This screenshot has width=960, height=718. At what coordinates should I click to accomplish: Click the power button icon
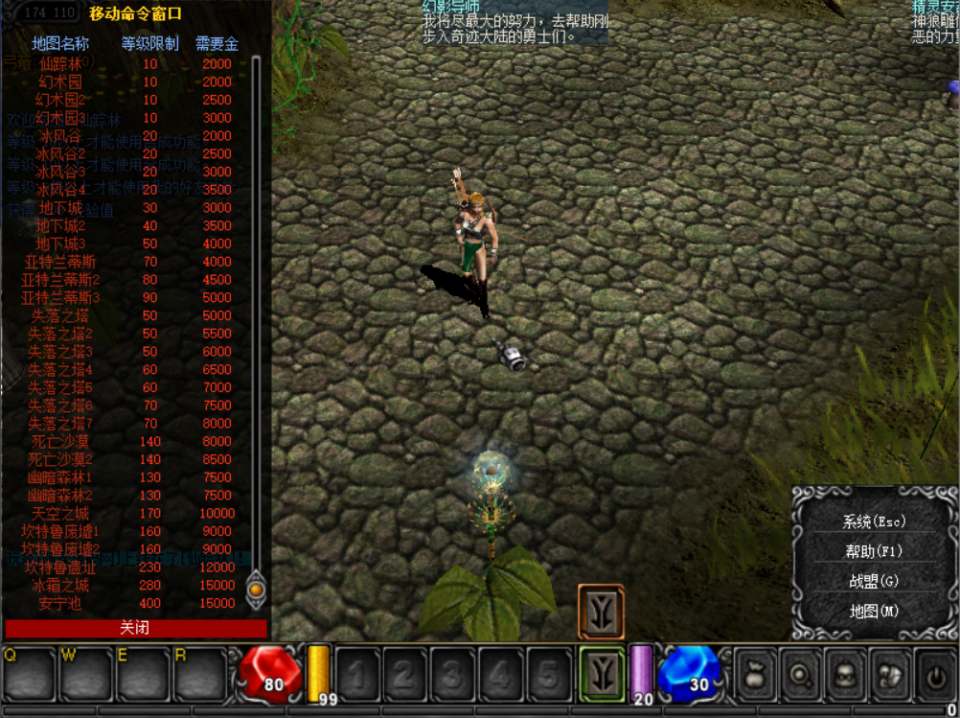pos(935,675)
